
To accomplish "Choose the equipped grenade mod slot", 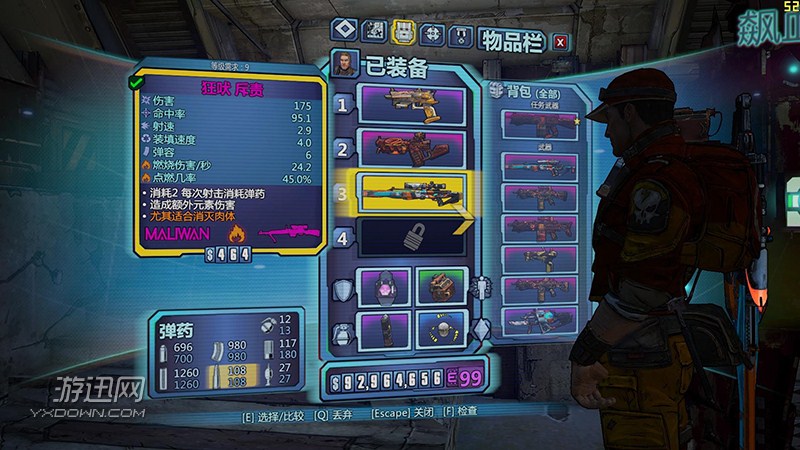I will click(x=380, y=327).
